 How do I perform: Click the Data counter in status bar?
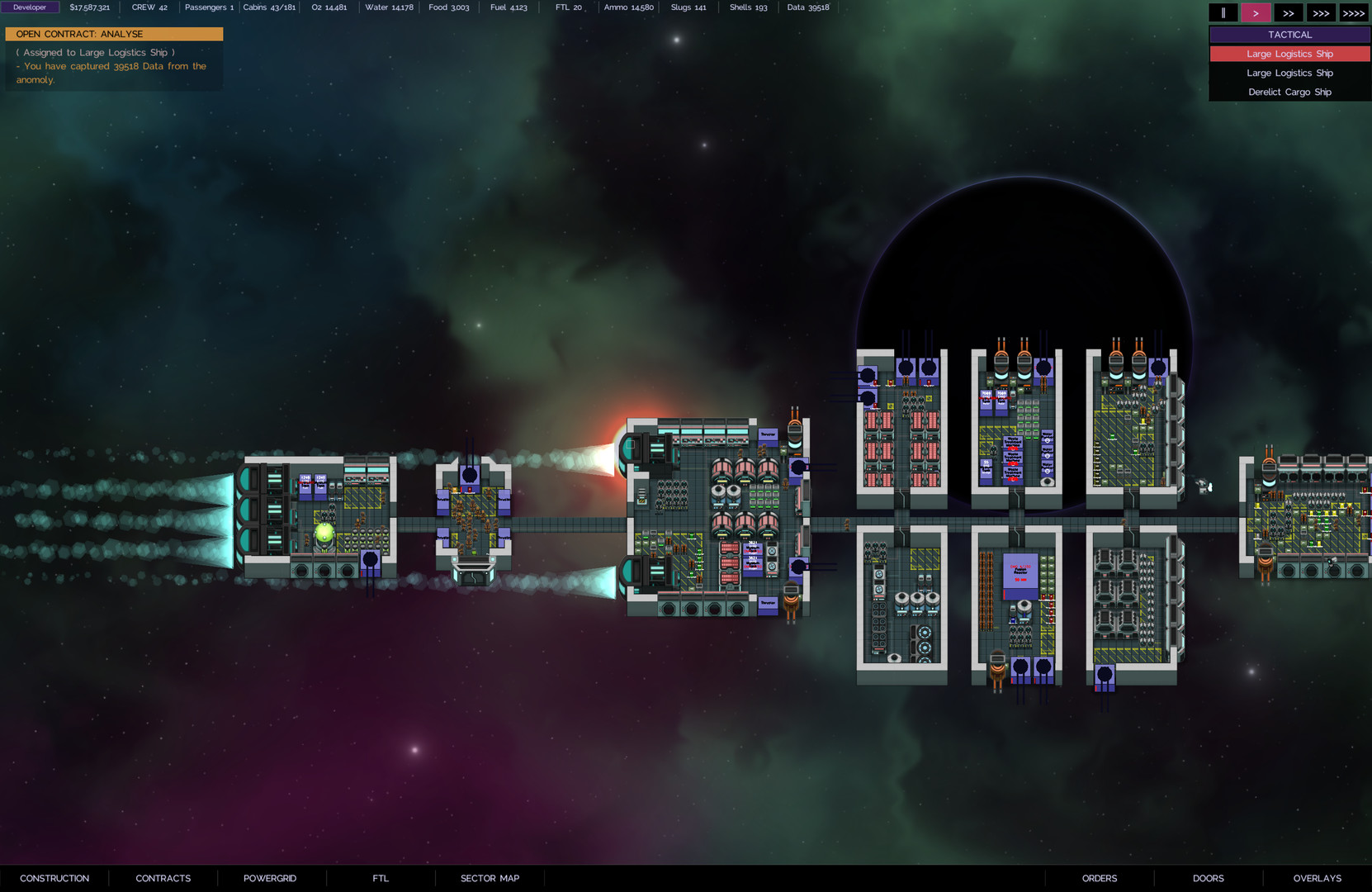point(807,7)
